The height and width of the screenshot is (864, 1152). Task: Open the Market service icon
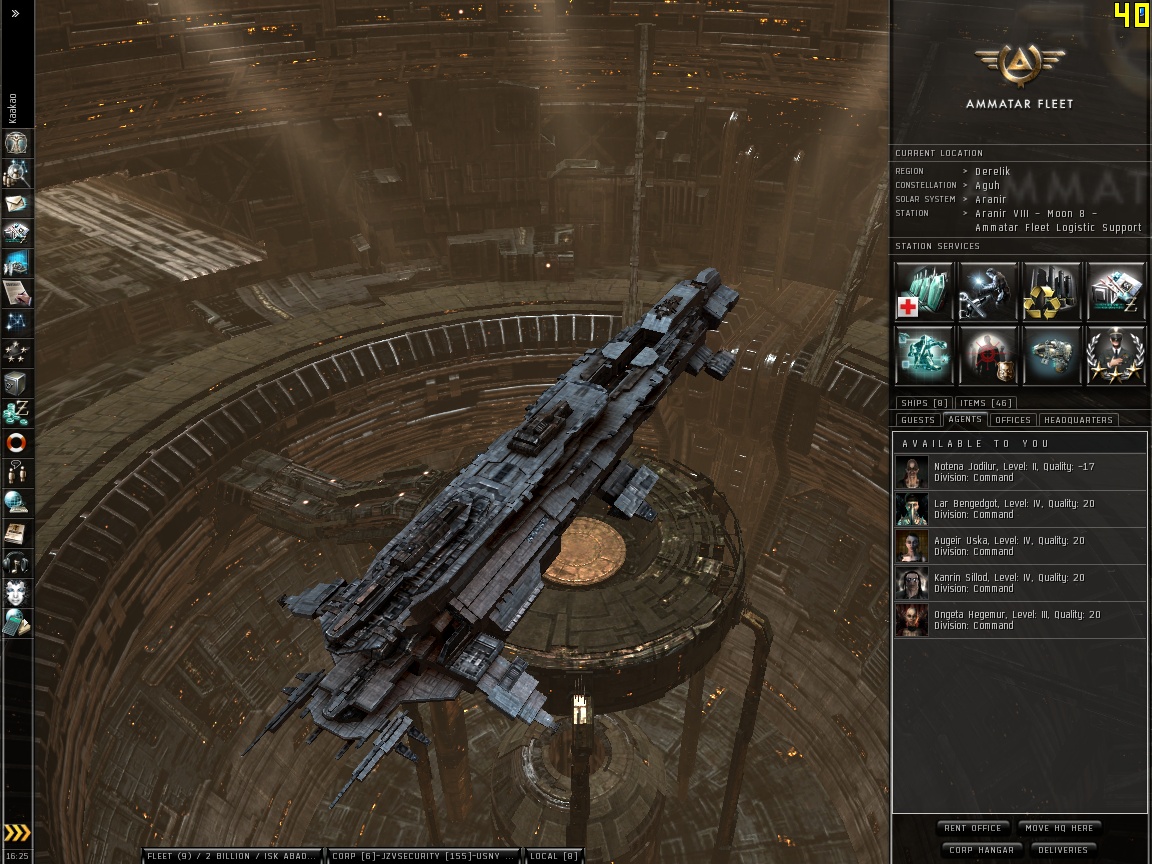[x=1116, y=291]
